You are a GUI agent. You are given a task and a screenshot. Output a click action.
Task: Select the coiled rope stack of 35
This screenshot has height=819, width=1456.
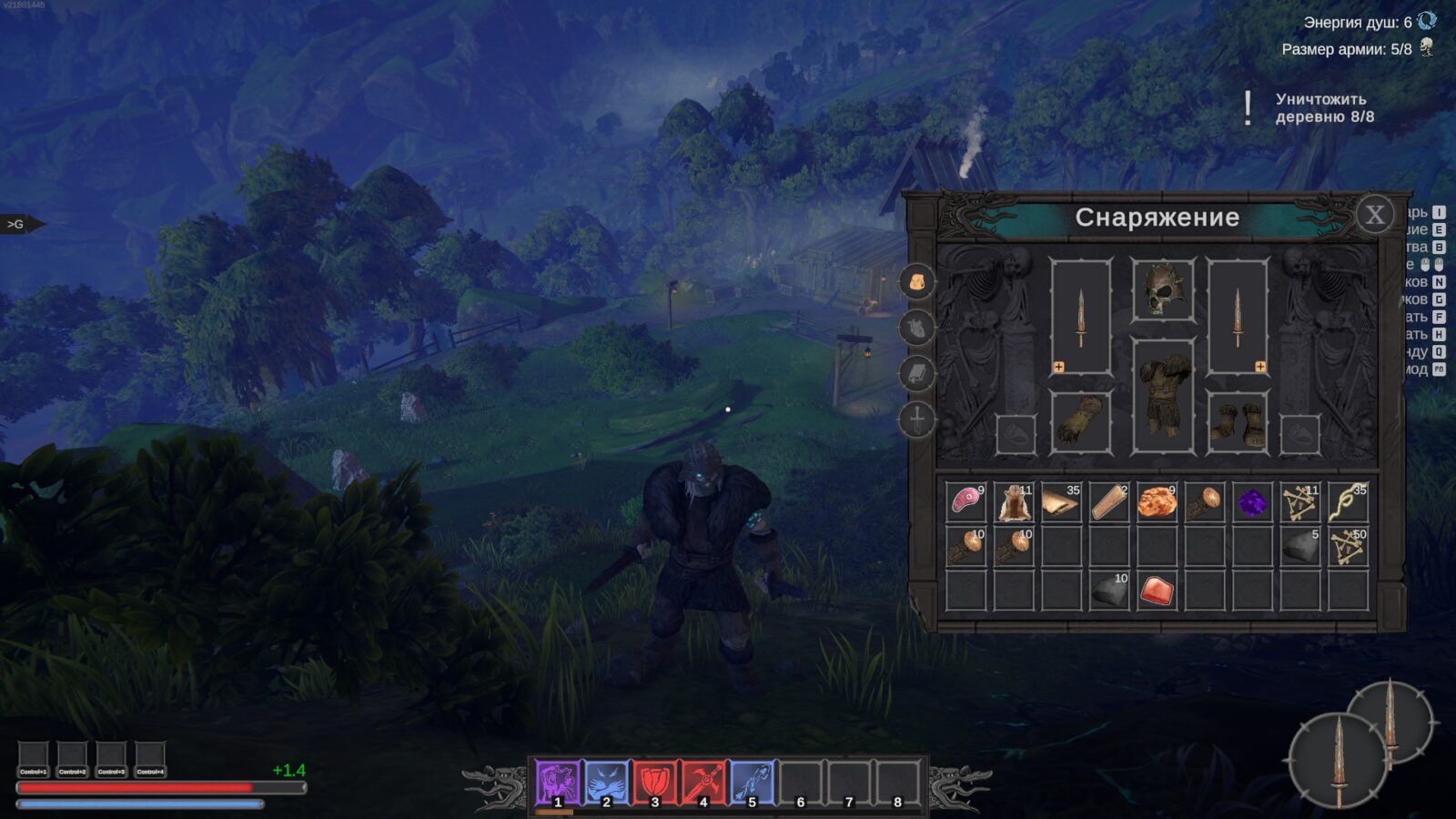[x=1347, y=501]
